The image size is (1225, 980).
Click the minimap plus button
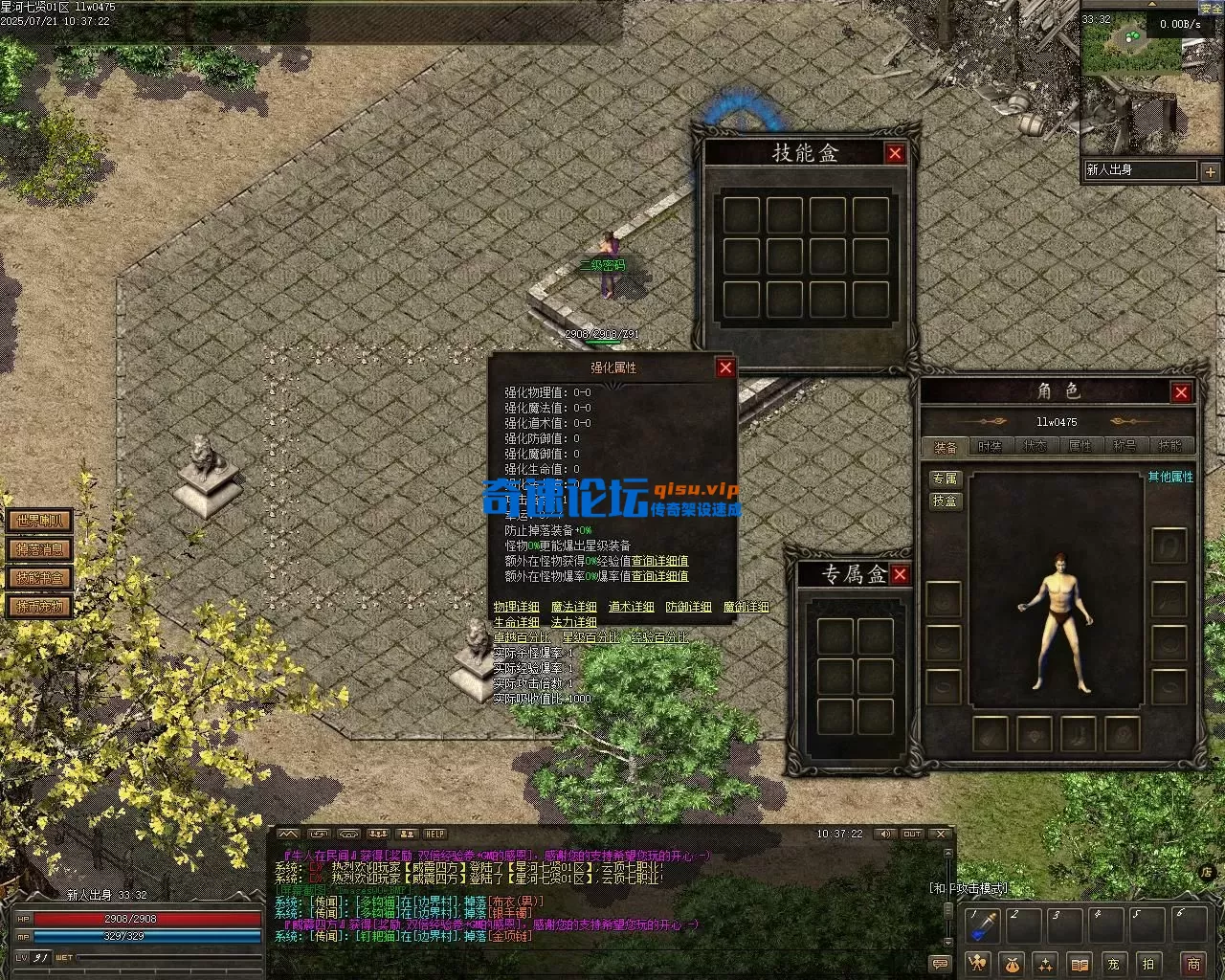pos(1211,171)
